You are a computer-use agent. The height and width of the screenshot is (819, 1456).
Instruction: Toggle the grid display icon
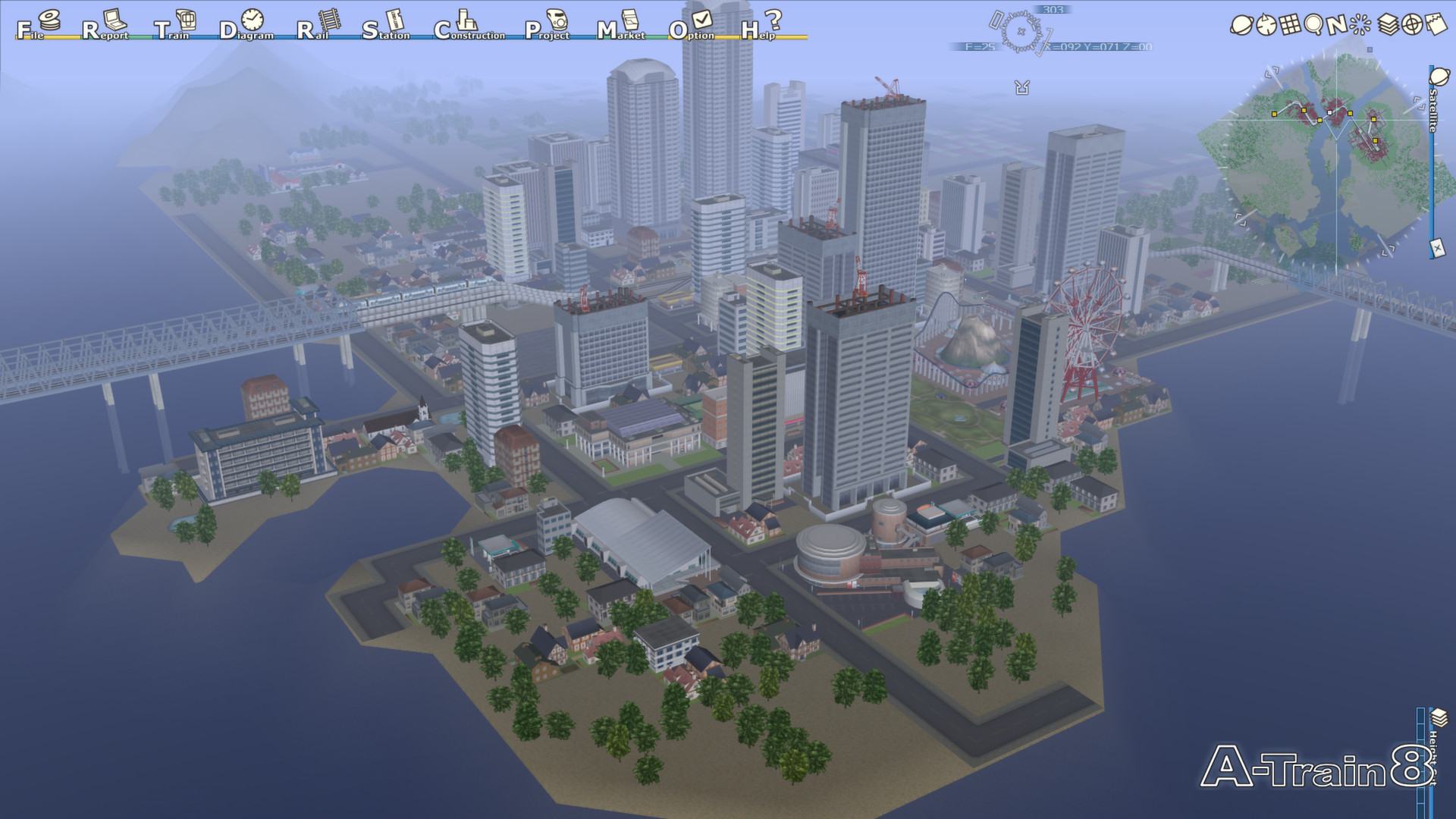(x=1289, y=25)
